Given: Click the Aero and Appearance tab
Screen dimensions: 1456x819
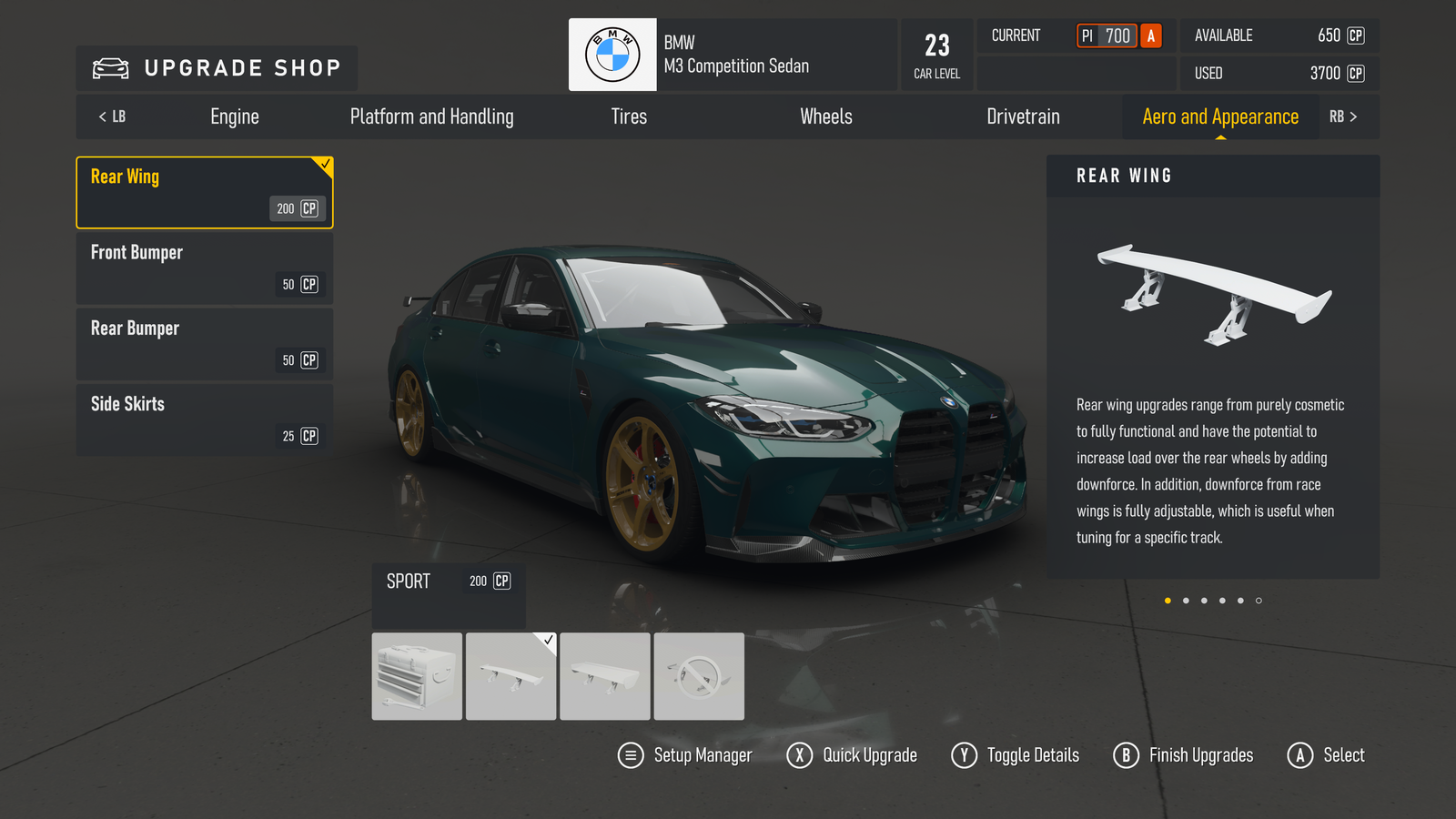Looking at the screenshot, I should coord(1220,116).
